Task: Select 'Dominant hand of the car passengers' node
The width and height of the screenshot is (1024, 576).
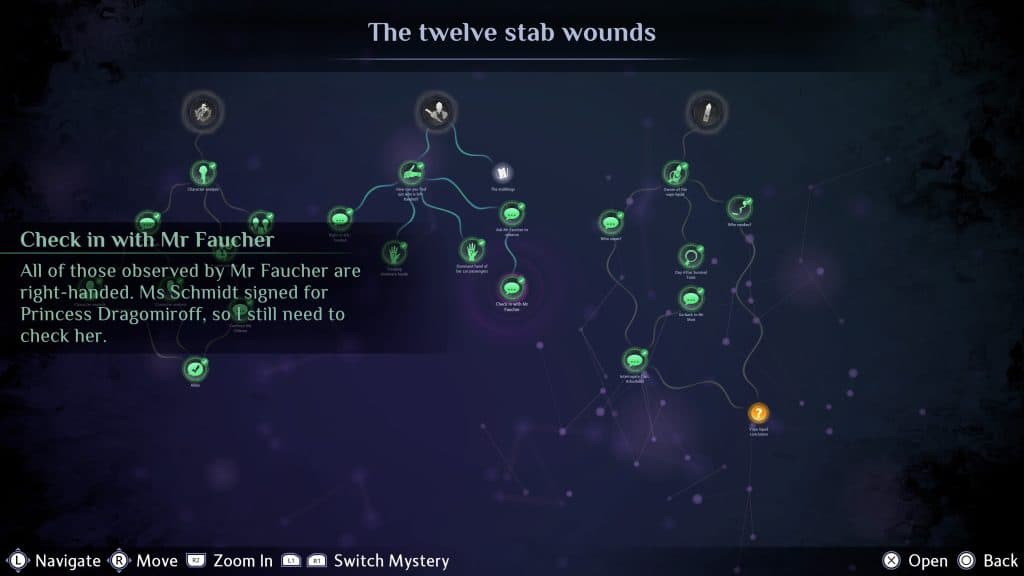Action: click(470, 249)
